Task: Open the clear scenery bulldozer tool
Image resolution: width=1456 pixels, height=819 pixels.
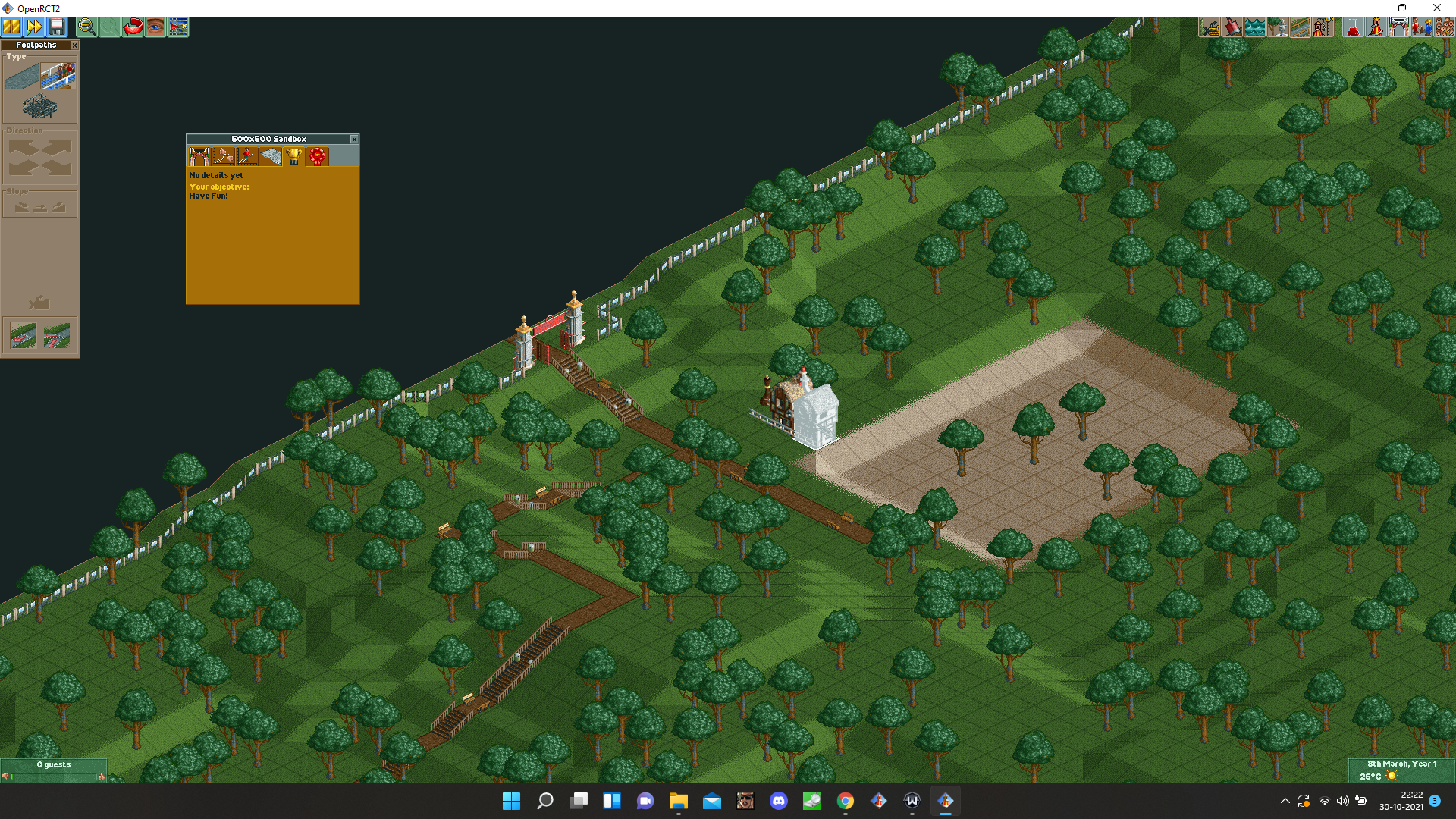Action: coord(1207,27)
